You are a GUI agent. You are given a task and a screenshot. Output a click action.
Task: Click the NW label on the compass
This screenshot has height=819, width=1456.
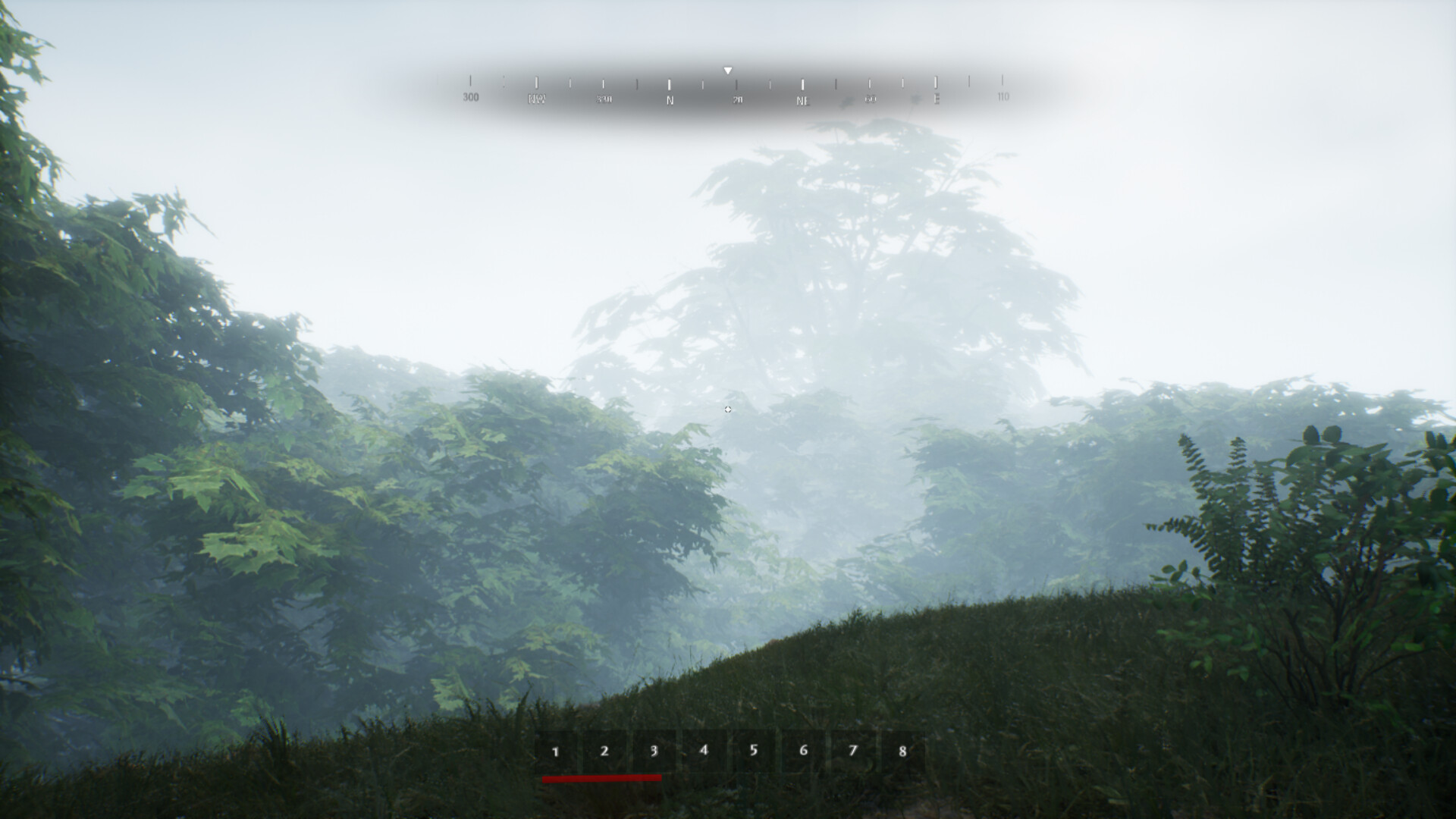[538, 98]
